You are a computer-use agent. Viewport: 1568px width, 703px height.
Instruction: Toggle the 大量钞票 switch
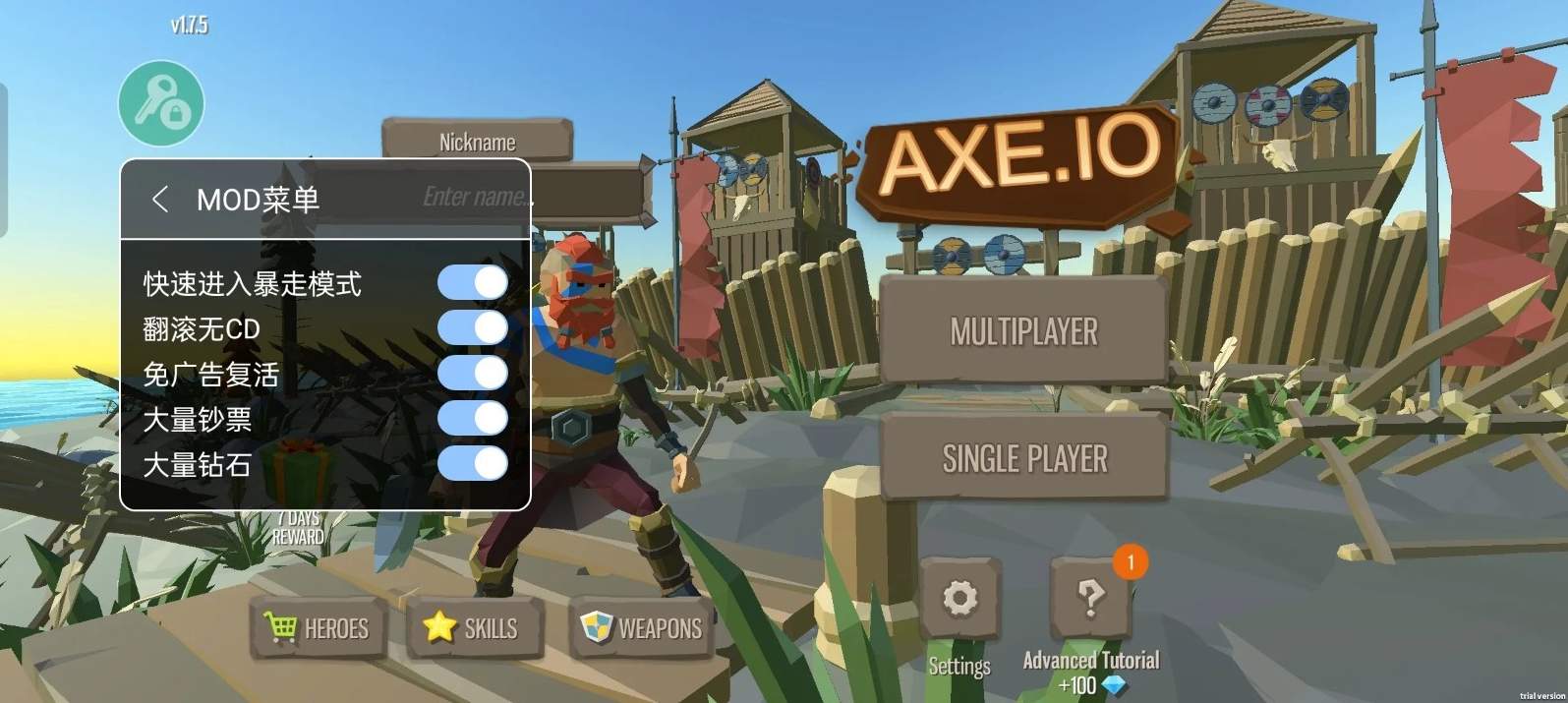tap(473, 419)
